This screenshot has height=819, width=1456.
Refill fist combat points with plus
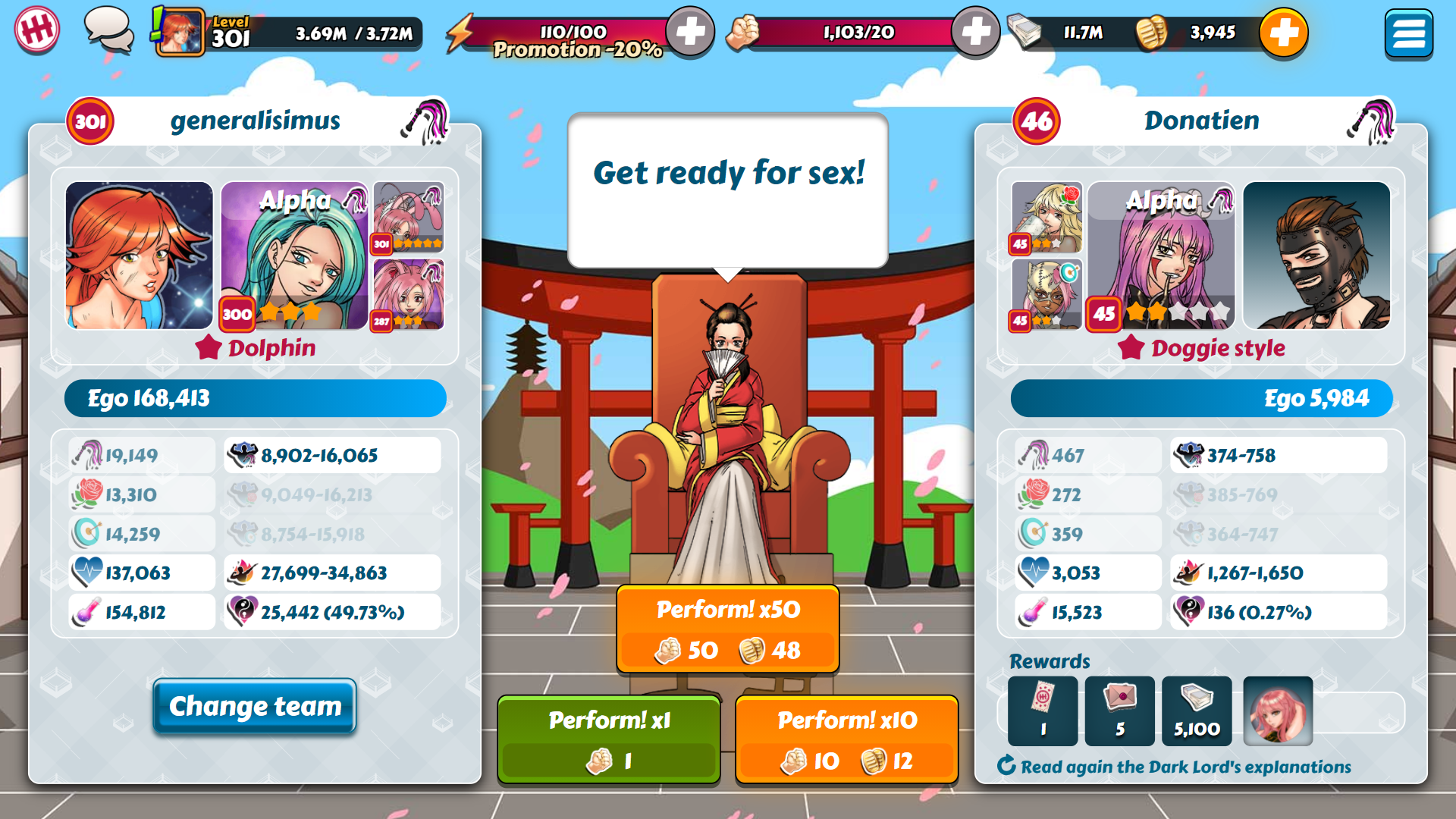[x=975, y=32]
